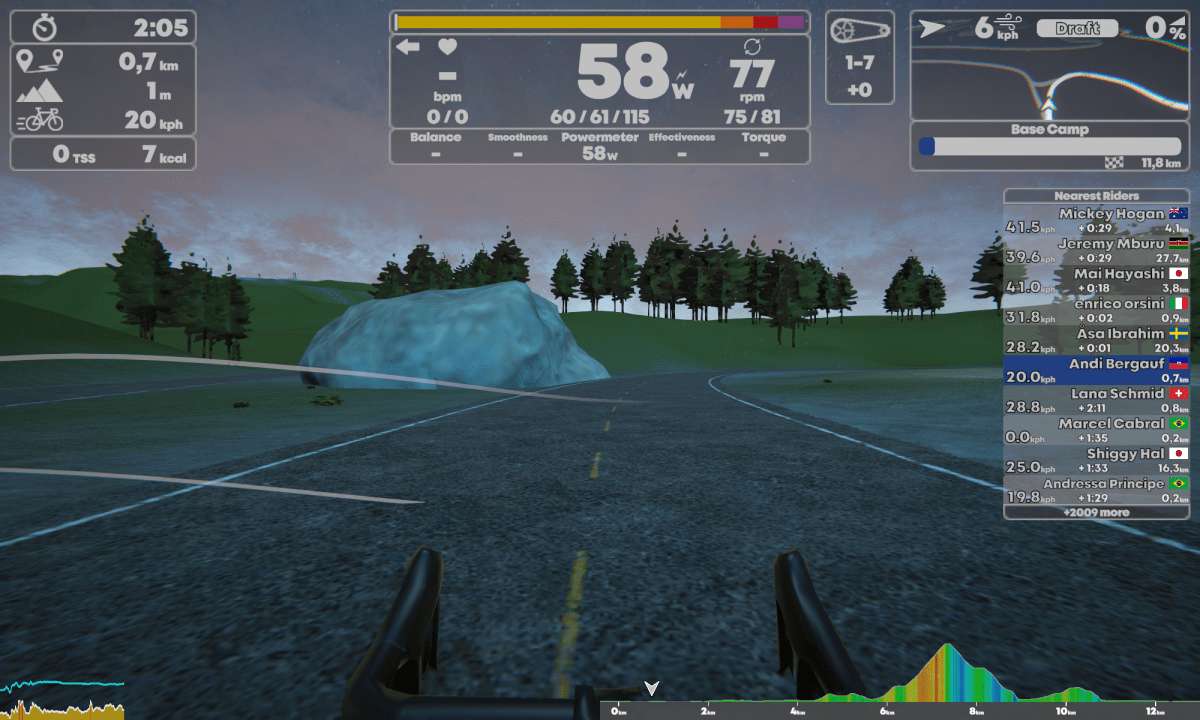
Task: Open the power history mini graph
Action: (x=62, y=698)
